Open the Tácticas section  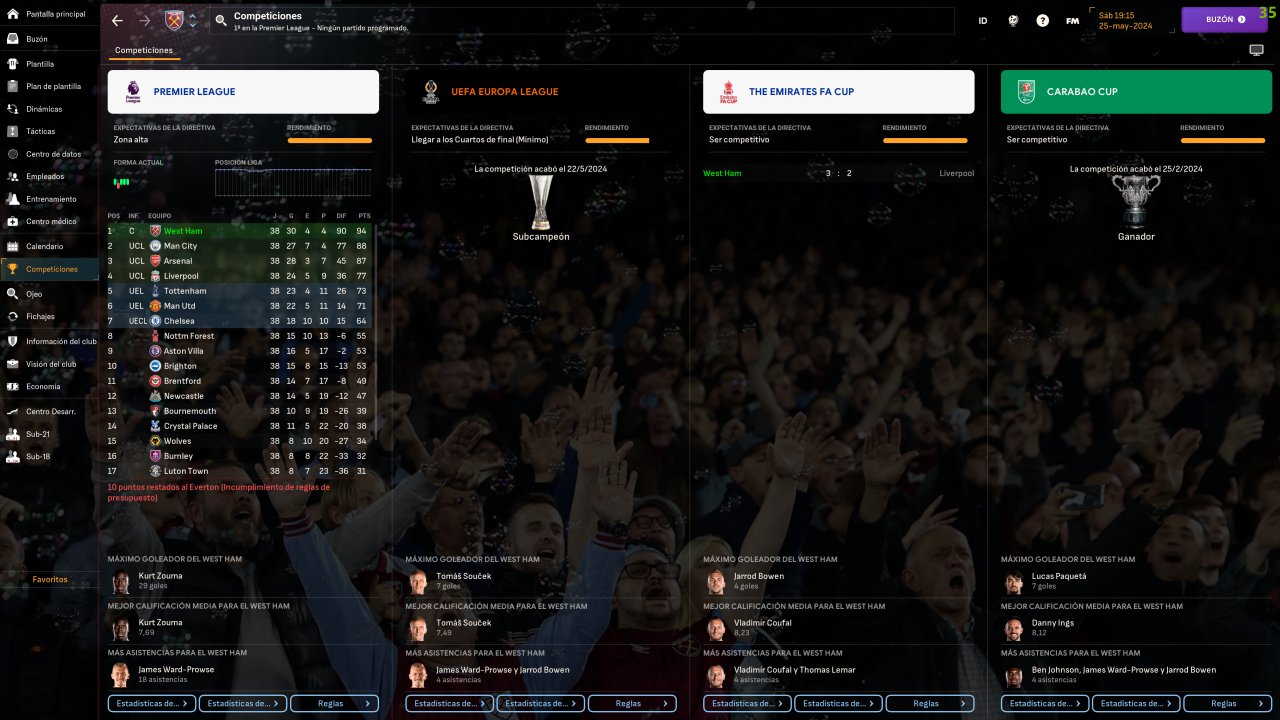[x=40, y=131]
